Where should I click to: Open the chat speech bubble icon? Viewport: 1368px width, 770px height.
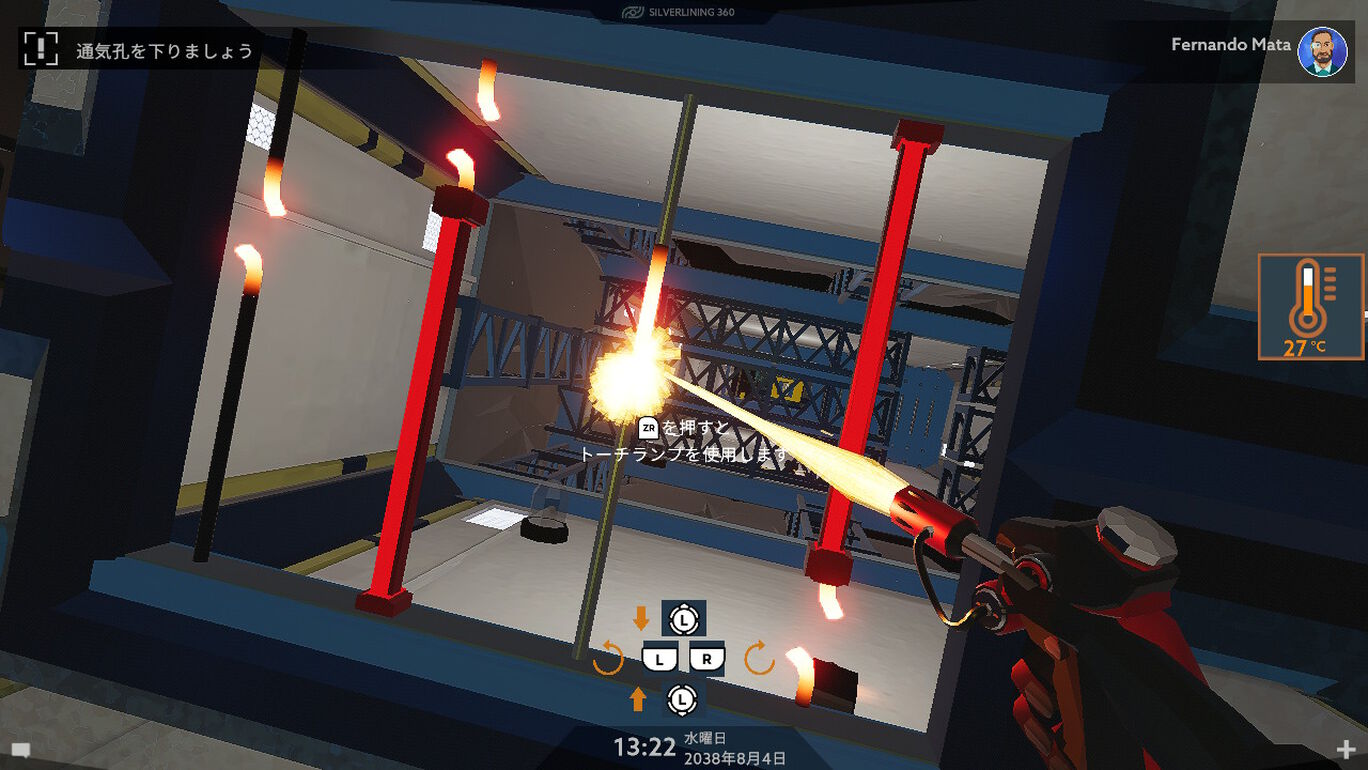click(20, 749)
